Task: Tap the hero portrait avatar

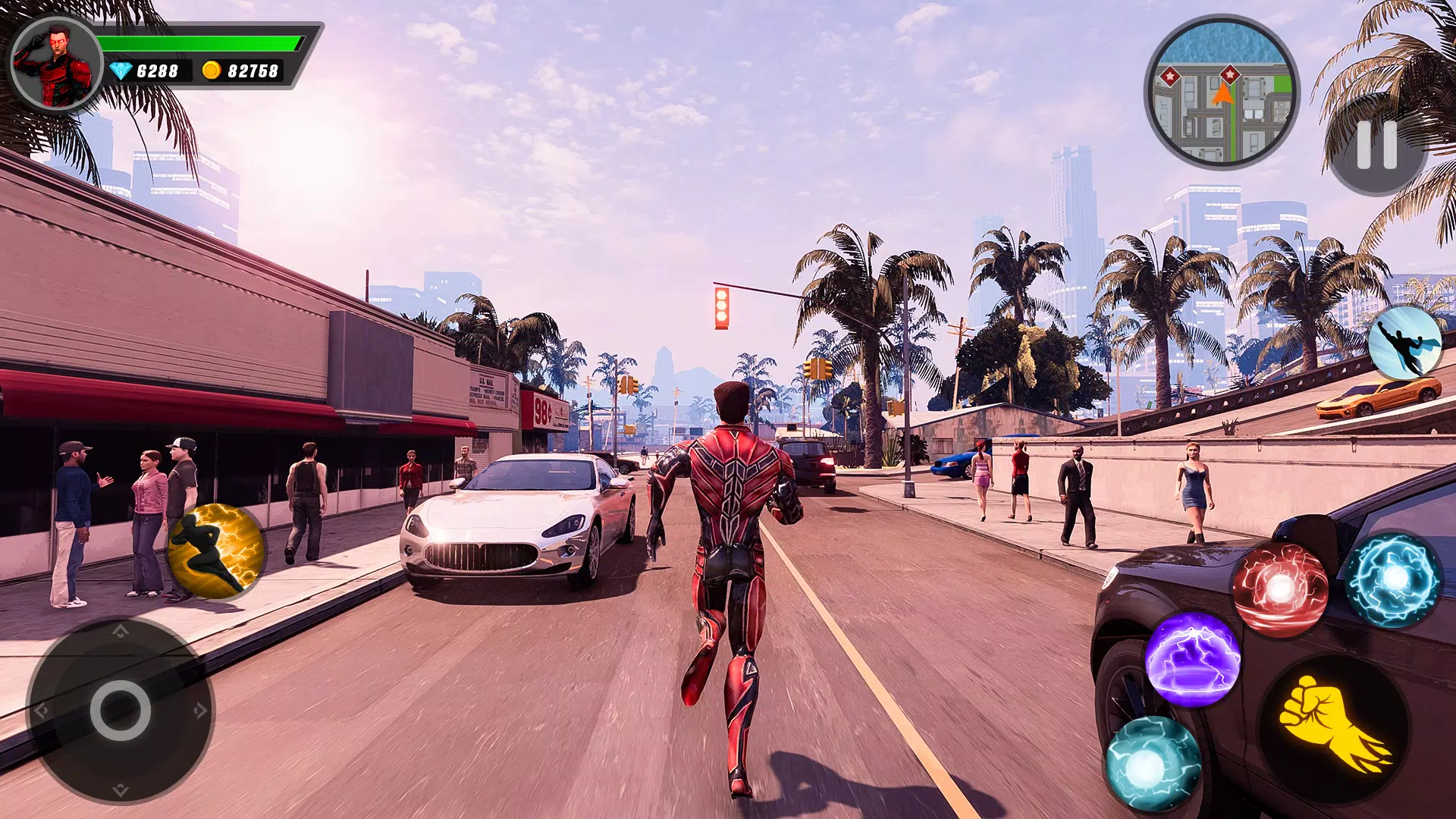Action: tap(57, 64)
